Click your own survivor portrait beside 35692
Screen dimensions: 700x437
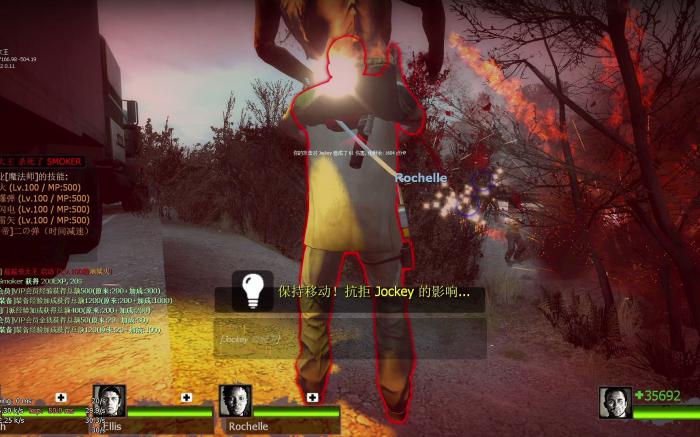(x=615, y=401)
